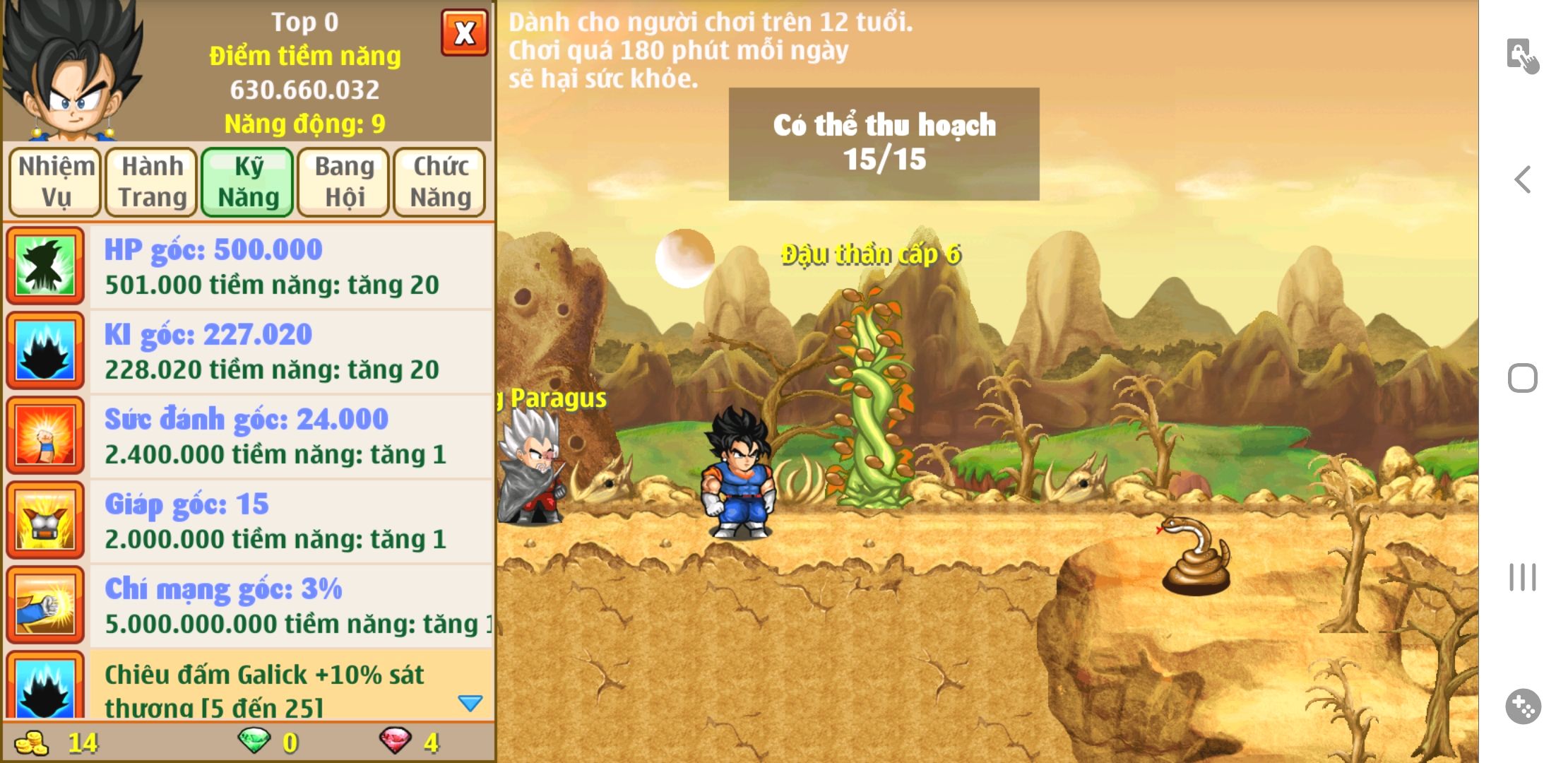Click the touch-lock icon in the sidebar
Image resolution: width=1568 pixels, height=763 pixels.
[x=1523, y=56]
